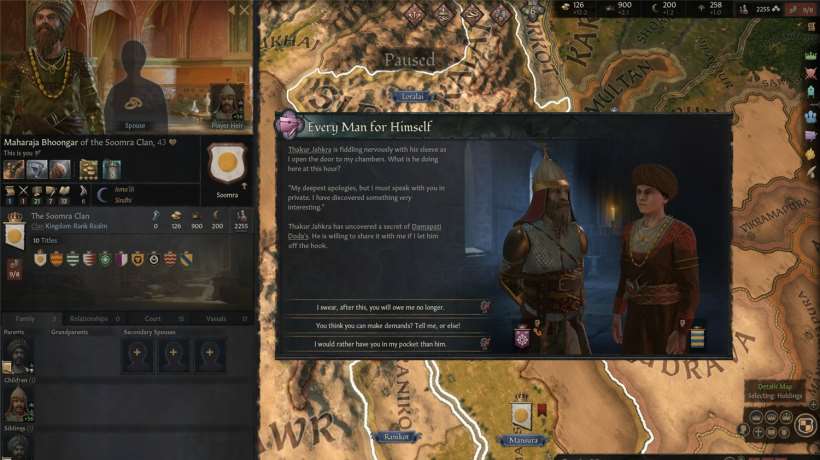
Task: Click the Thakur Jahkra name link
Action: click(x=307, y=150)
